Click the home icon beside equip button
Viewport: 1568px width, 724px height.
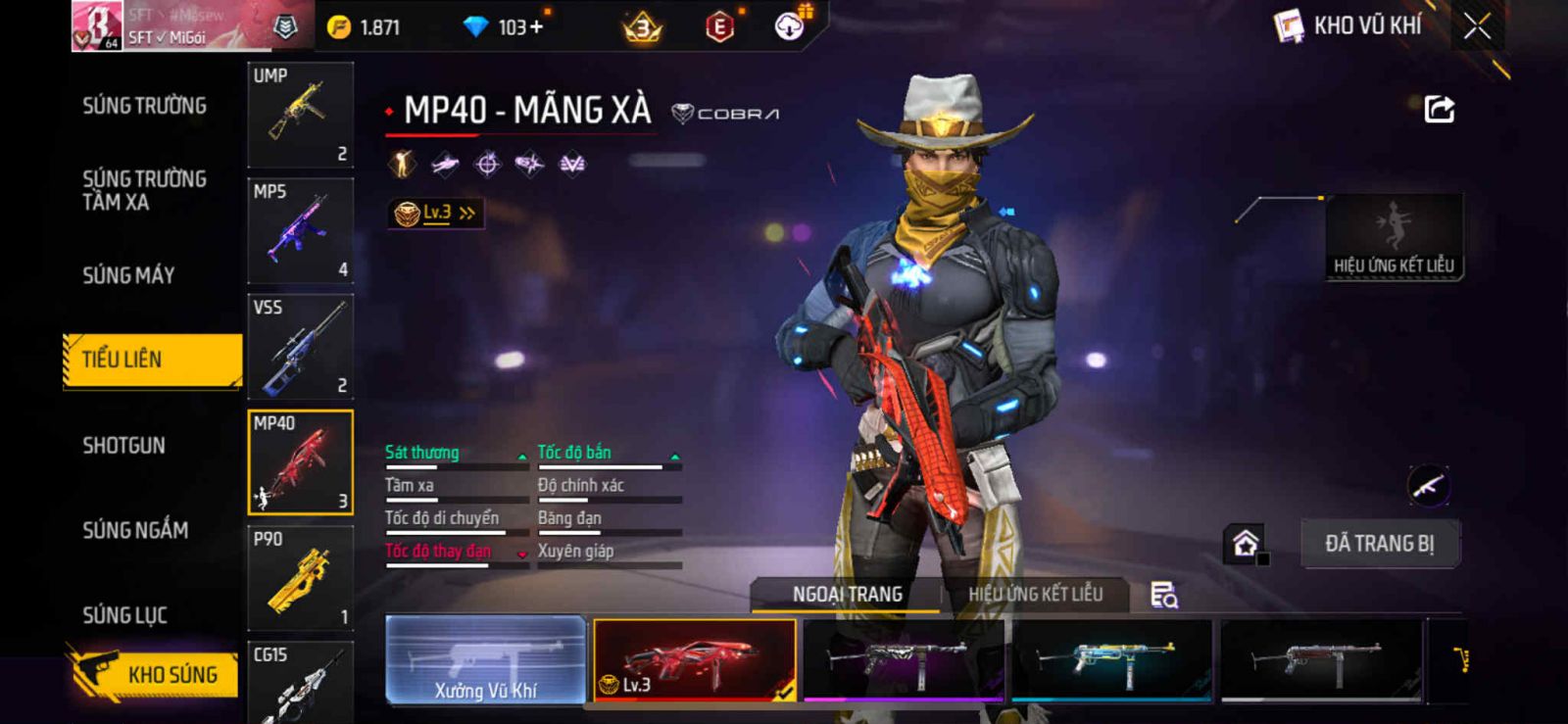(x=1246, y=544)
